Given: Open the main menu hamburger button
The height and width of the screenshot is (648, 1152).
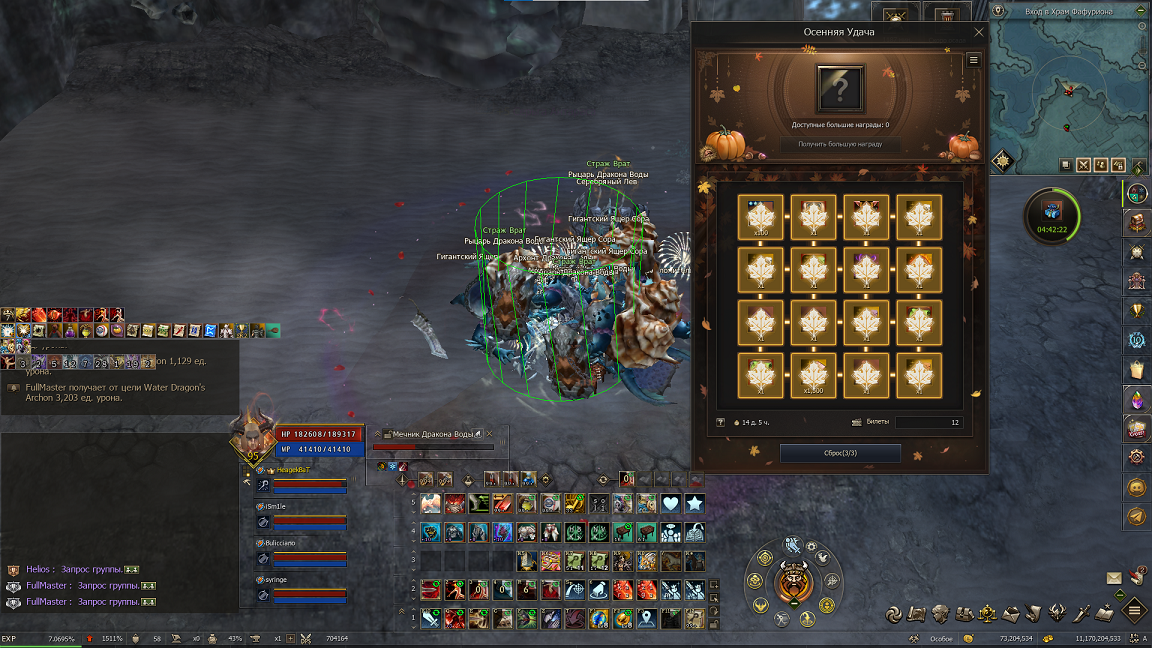Looking at the screenshot, I should (1134, 609).
